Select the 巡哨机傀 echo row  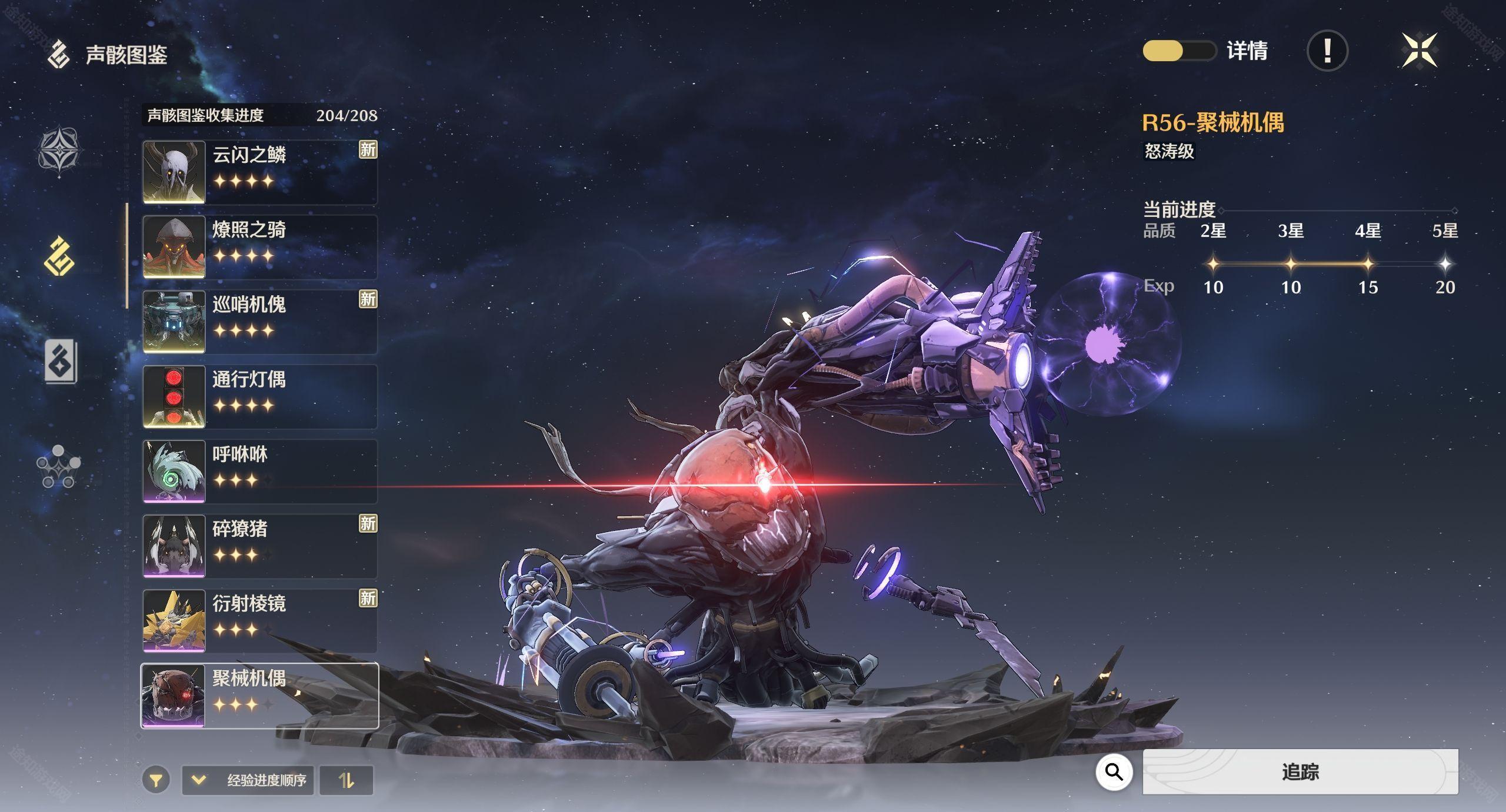click(259, 322)
